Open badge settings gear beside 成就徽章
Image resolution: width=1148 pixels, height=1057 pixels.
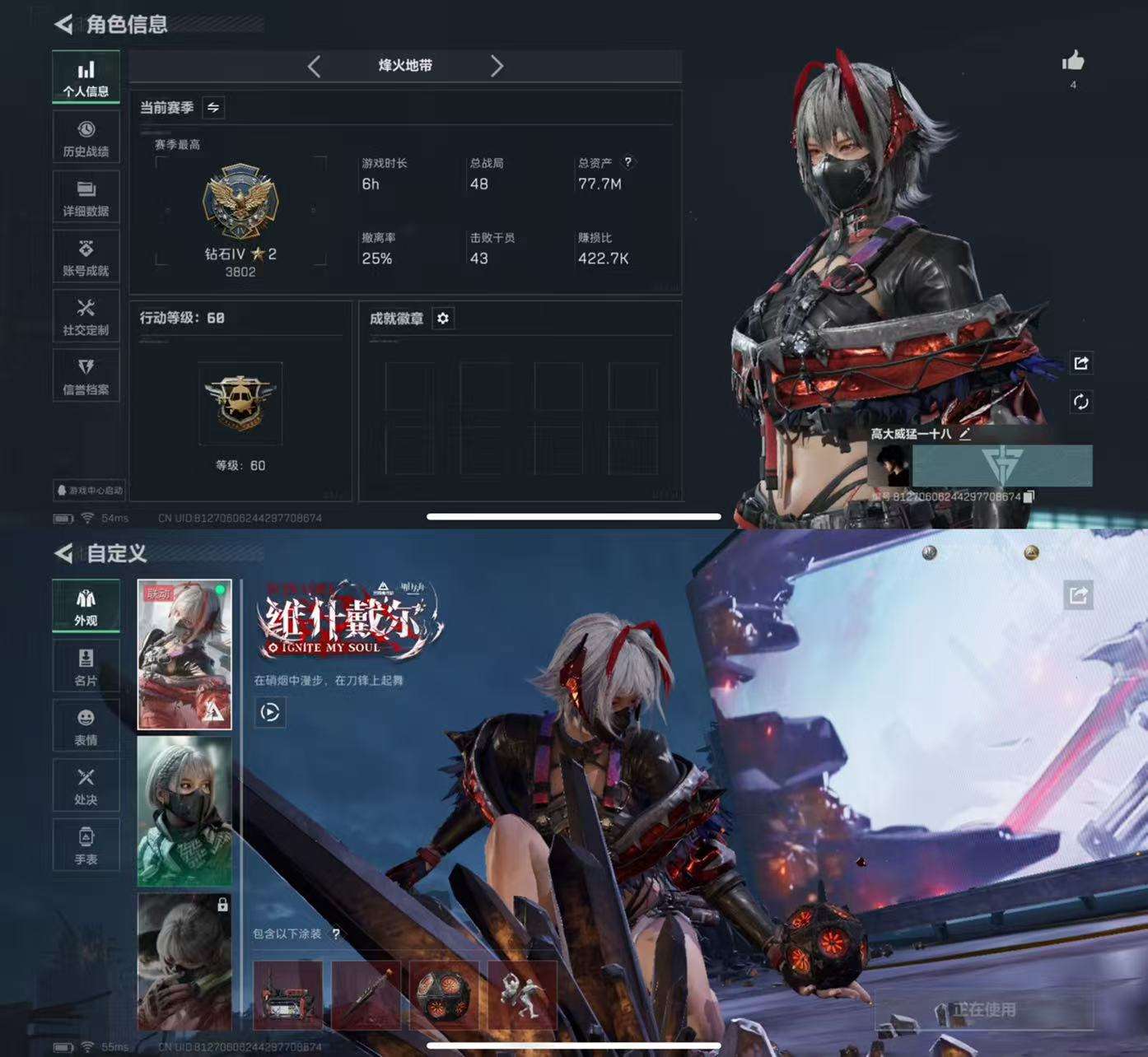pos(444,319)
